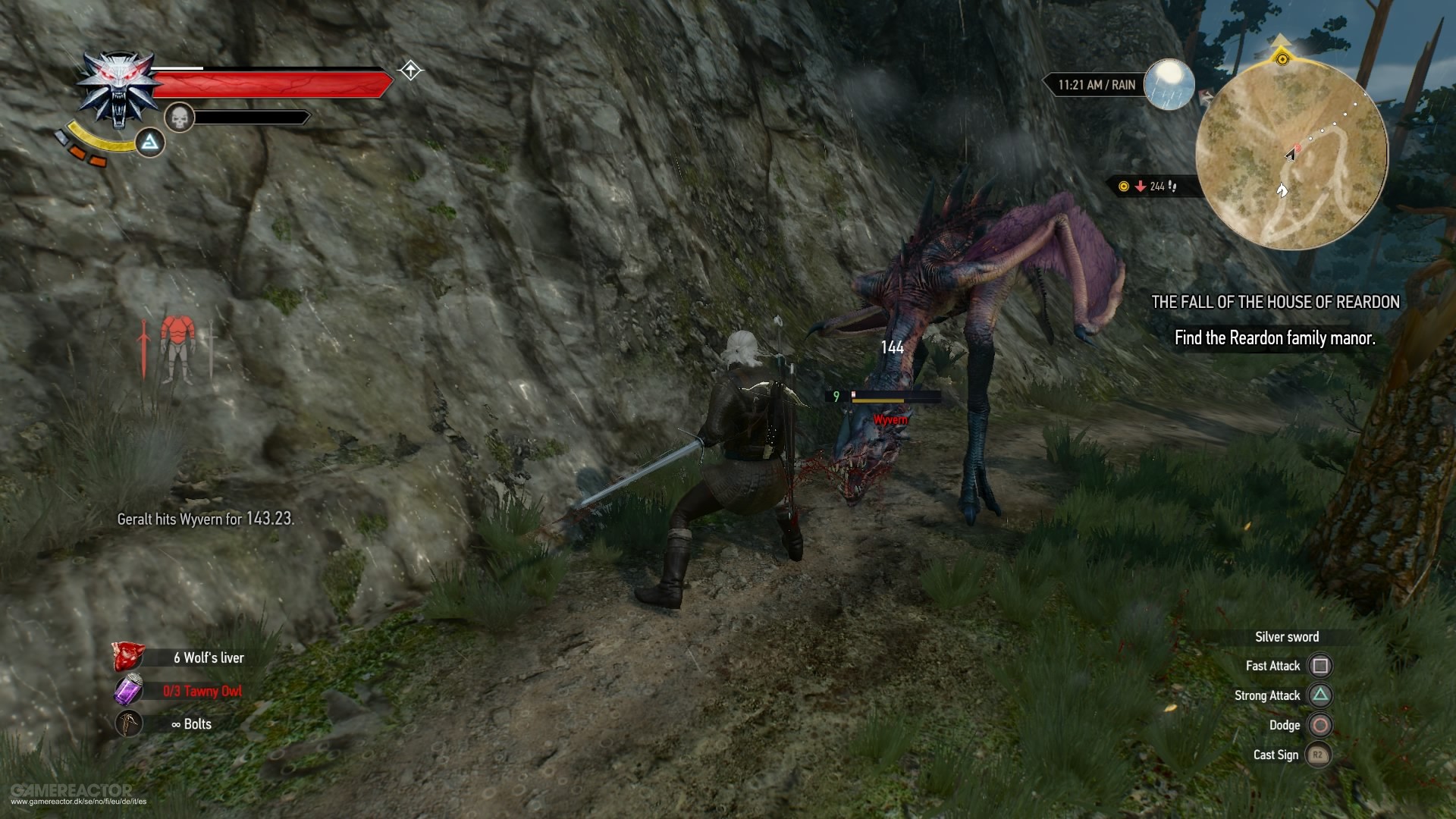1456x819 pixels.
Task: Click the Tawny Owl potion bottle icon
Action: 130,691
